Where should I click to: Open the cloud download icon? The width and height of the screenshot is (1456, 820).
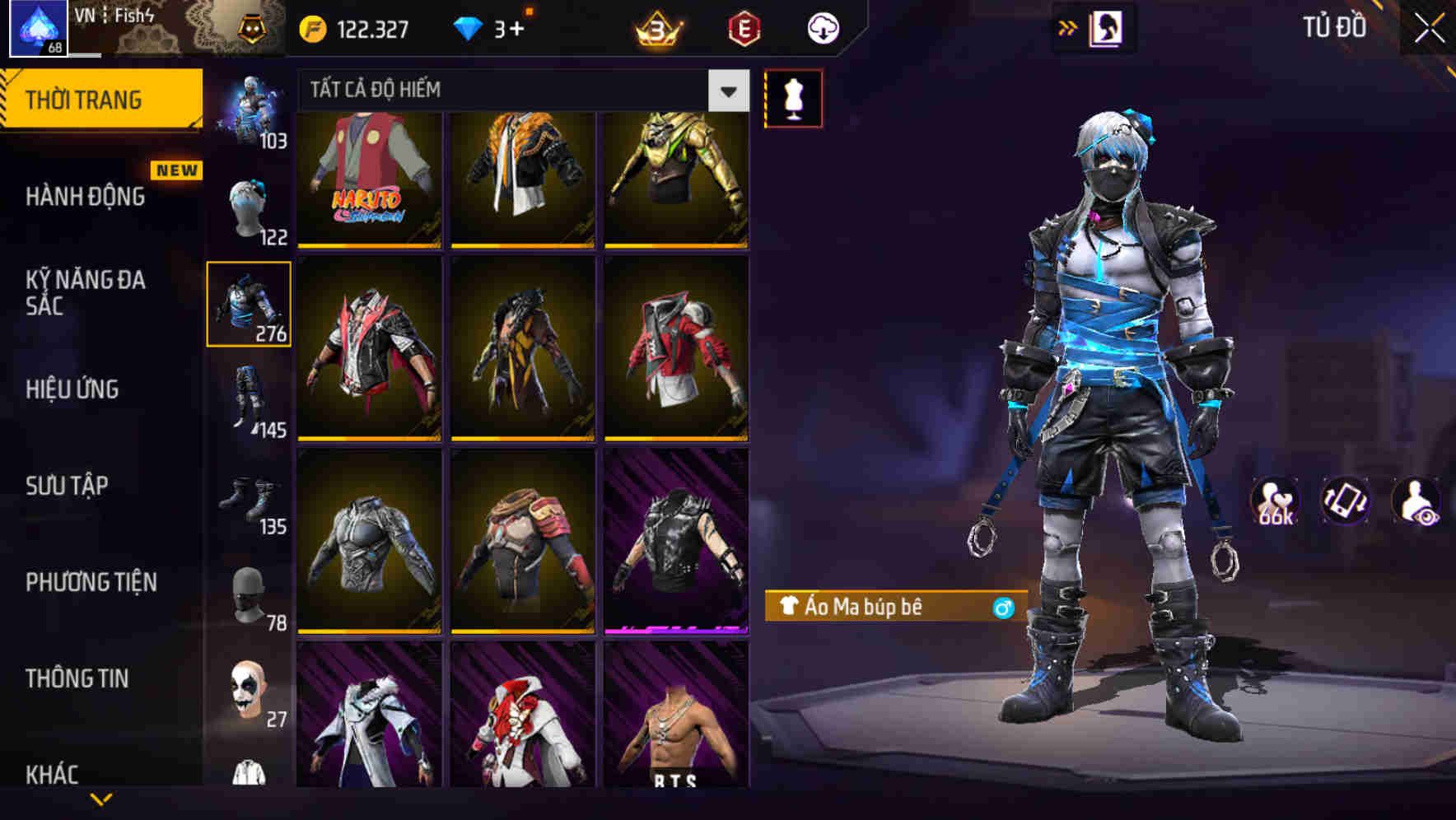[822, 27]
